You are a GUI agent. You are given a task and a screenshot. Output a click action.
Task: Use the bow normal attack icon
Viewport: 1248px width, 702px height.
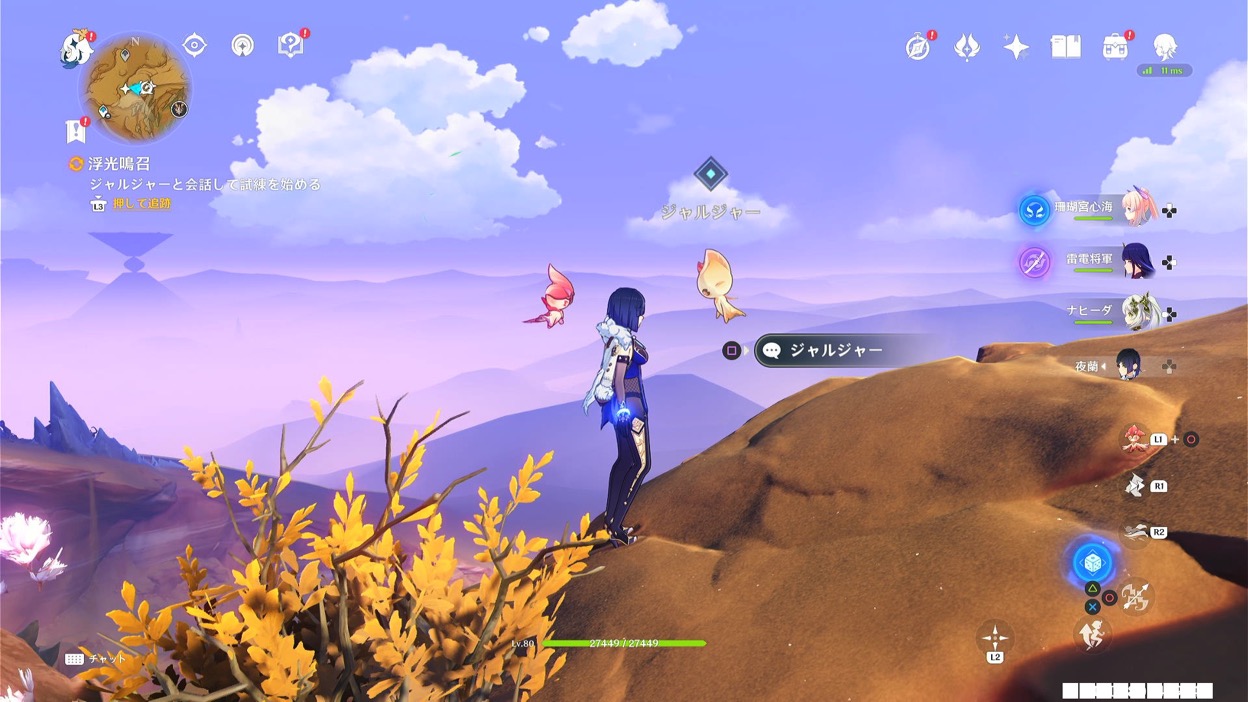pos(1135,598)
